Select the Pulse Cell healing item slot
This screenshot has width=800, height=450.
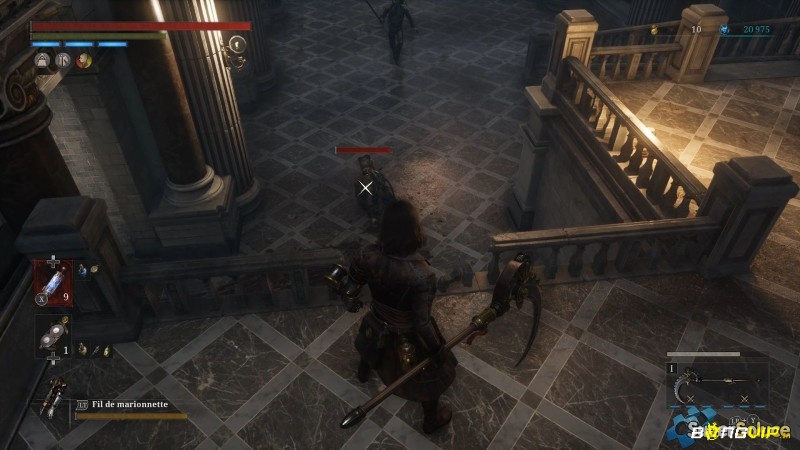point(51,282)
